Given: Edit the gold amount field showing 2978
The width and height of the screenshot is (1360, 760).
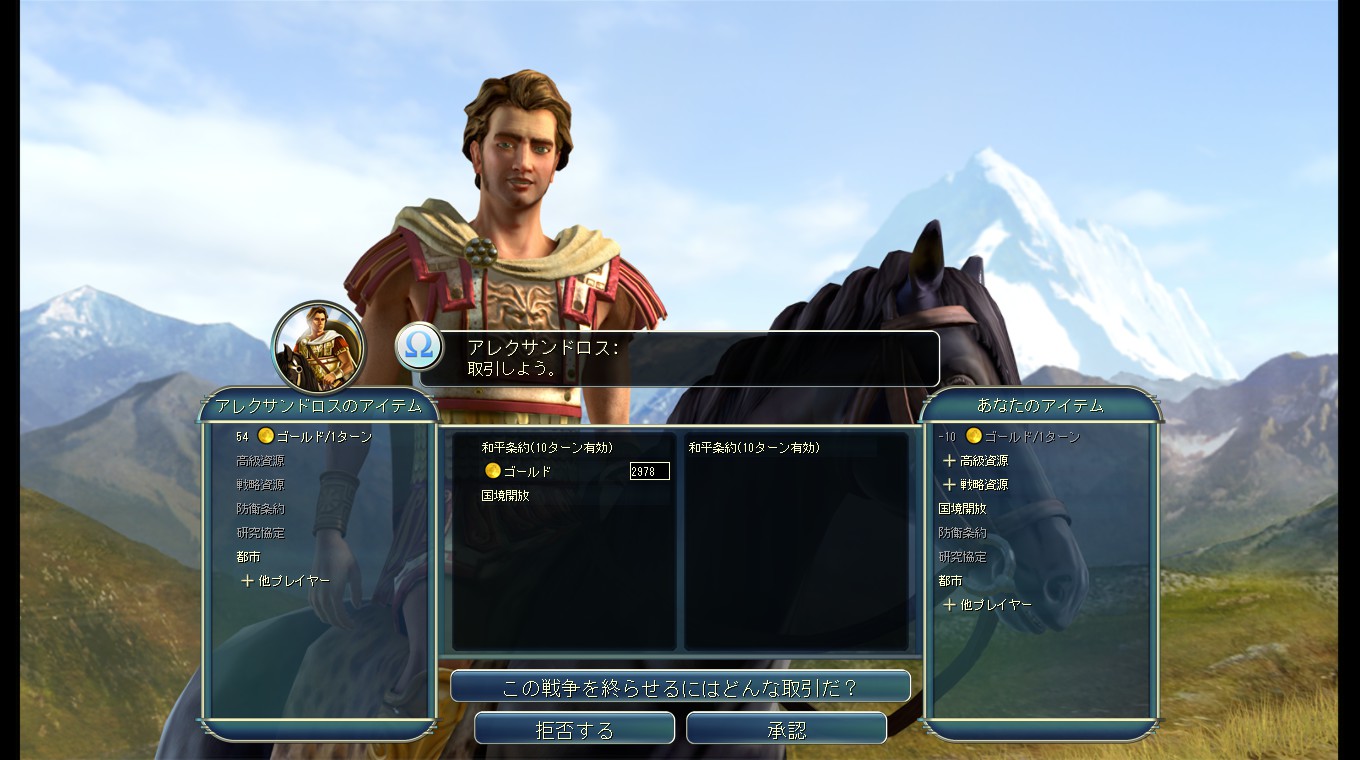Looking at the screenshot, I should [649, 471].
